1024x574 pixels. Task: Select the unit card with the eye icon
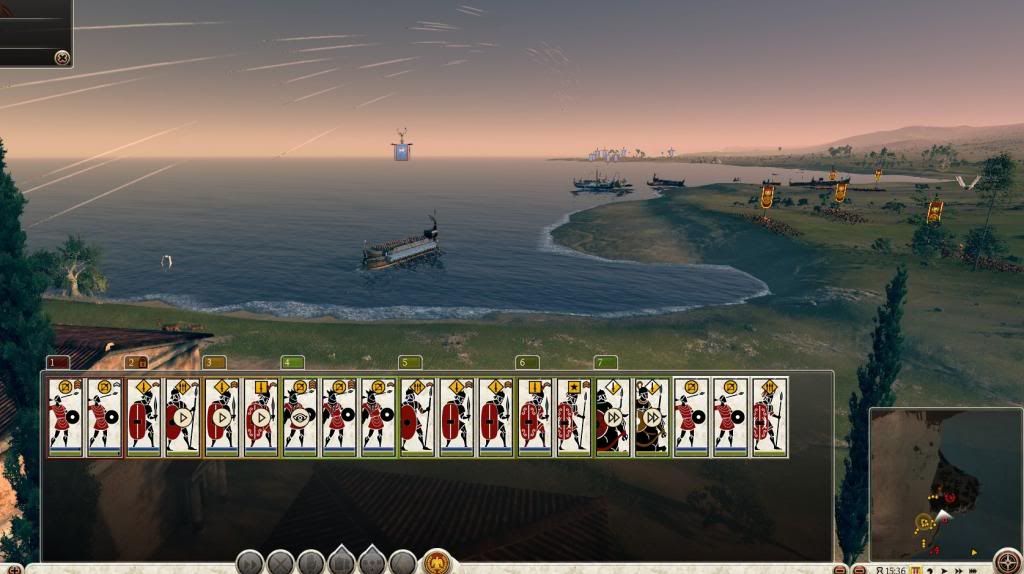click(x=299, y=417)
